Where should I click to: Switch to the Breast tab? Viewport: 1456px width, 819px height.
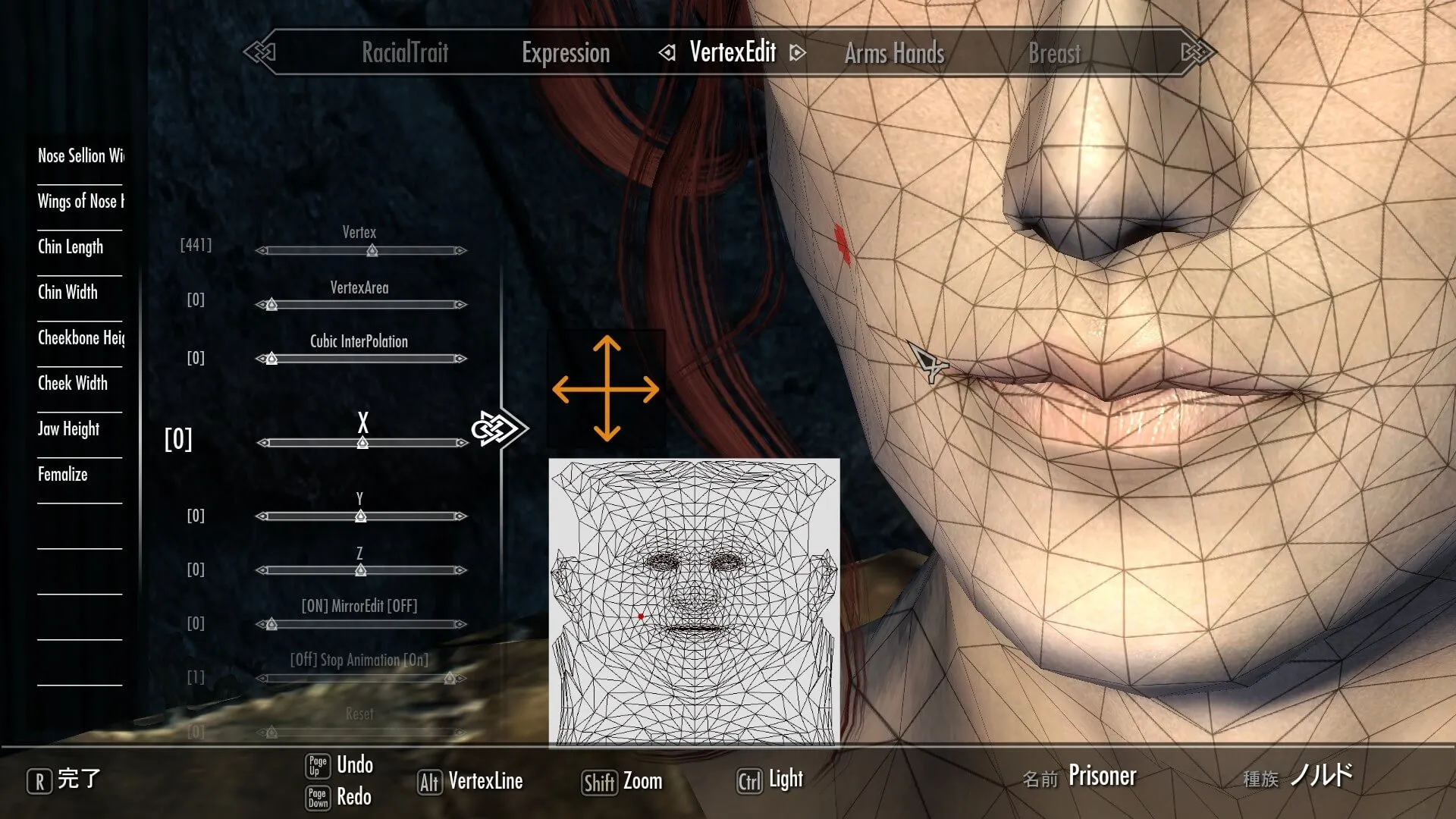coord(1054,53)
